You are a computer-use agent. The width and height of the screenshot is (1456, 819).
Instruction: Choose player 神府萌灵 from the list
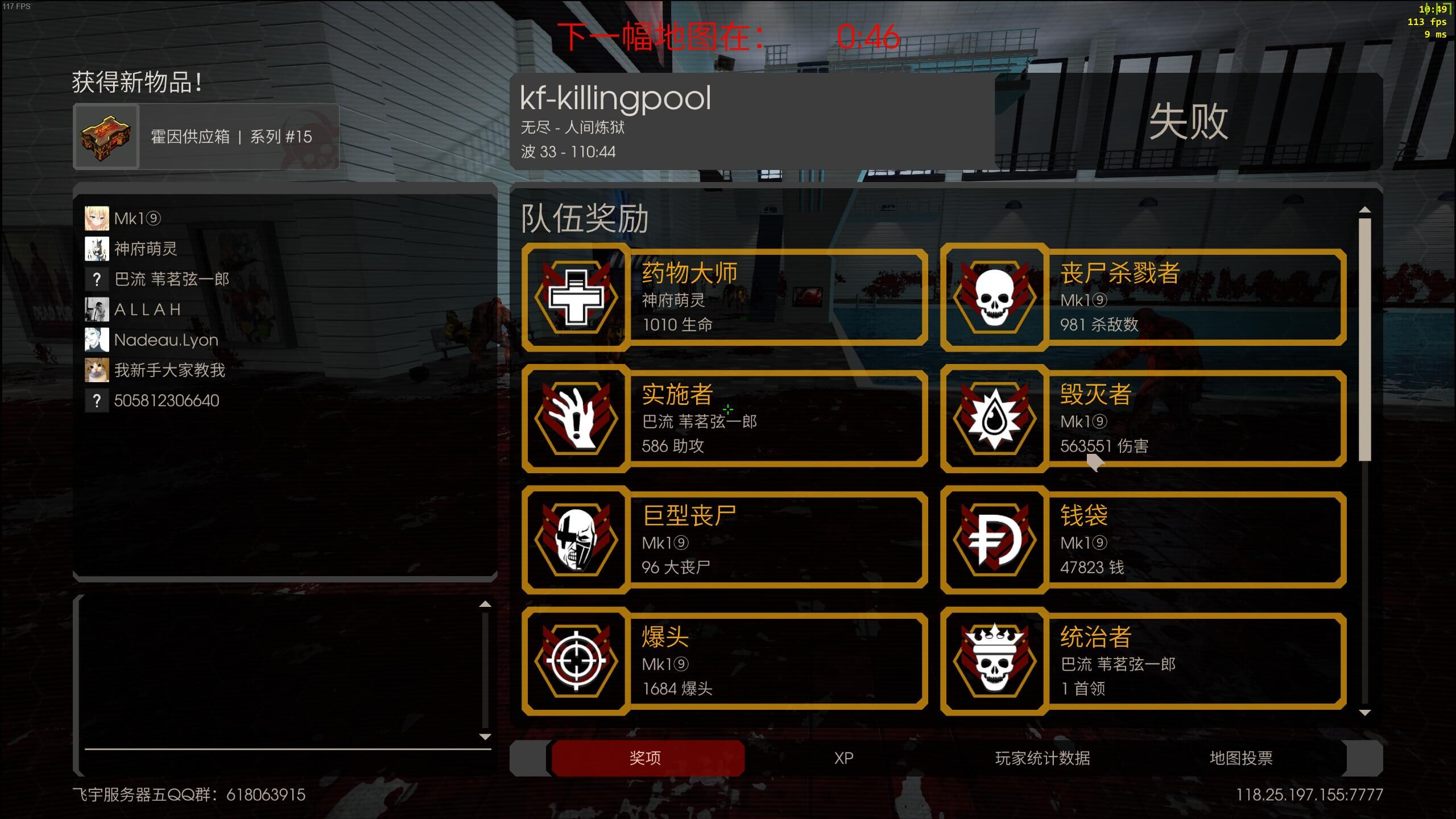click(x=146, y=249)
